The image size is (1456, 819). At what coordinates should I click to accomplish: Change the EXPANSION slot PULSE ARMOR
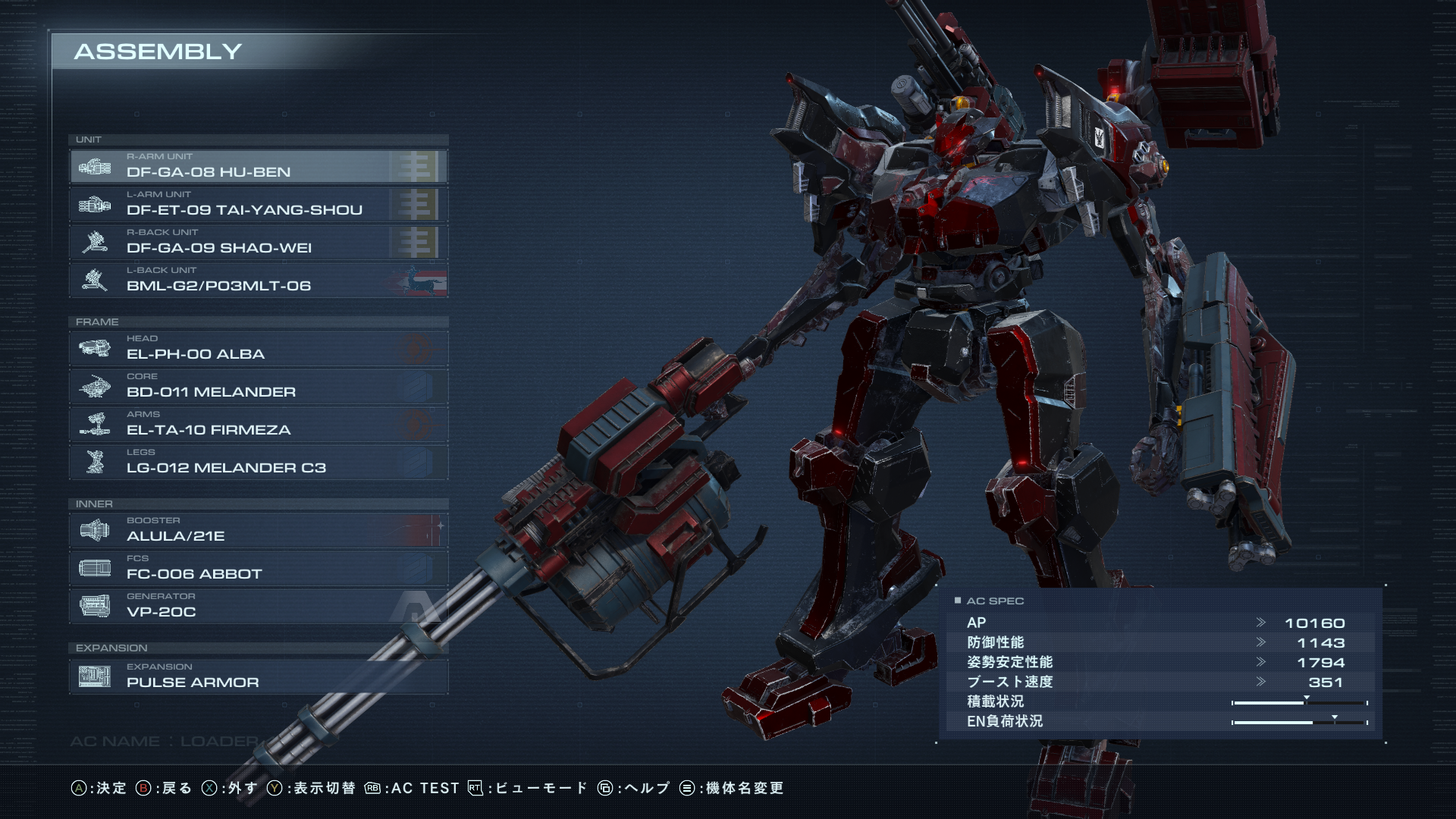pyautogui.click(x=258, y=676)
